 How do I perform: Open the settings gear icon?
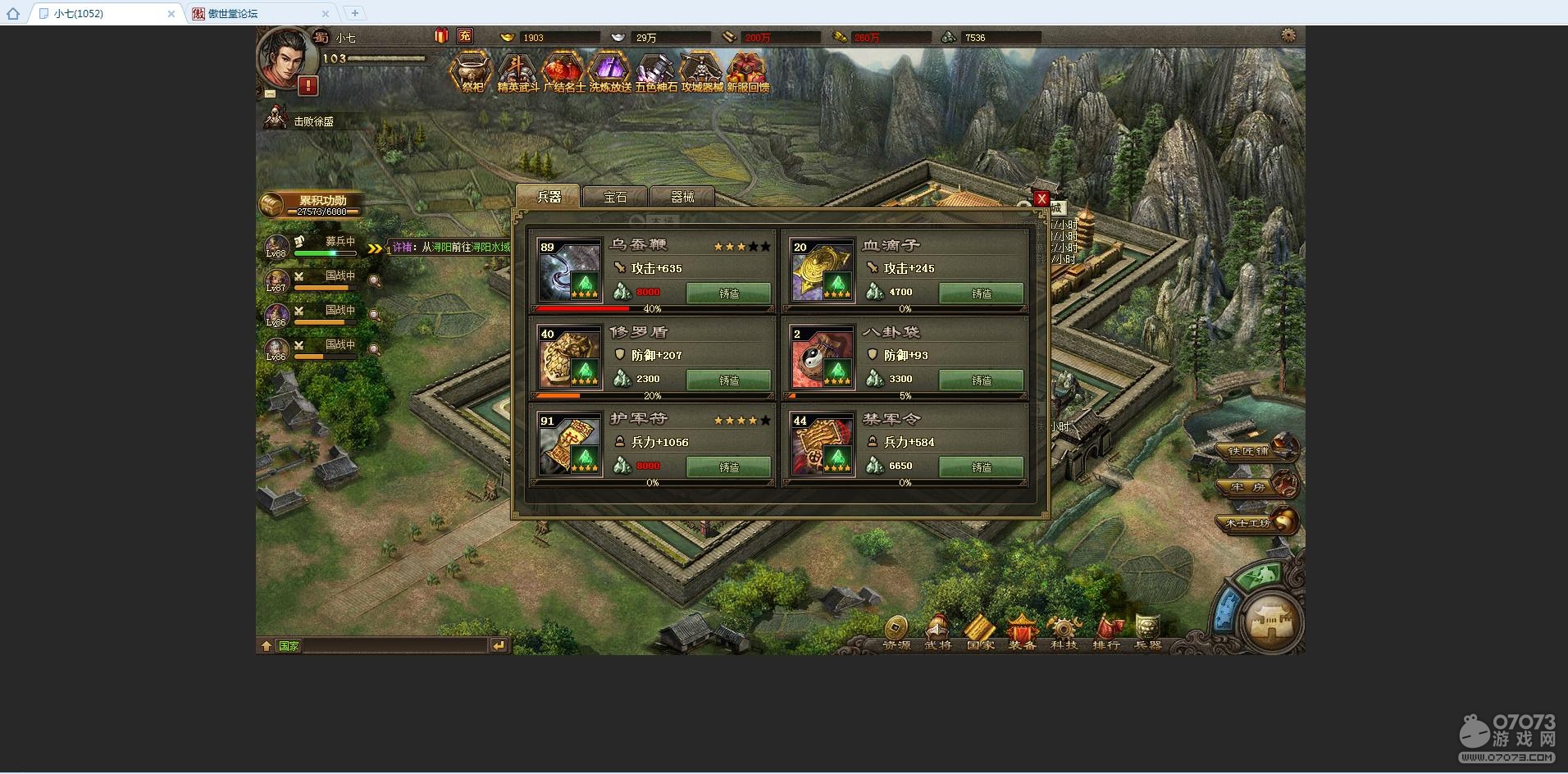pyautogui.click(x=1288, y=36)
